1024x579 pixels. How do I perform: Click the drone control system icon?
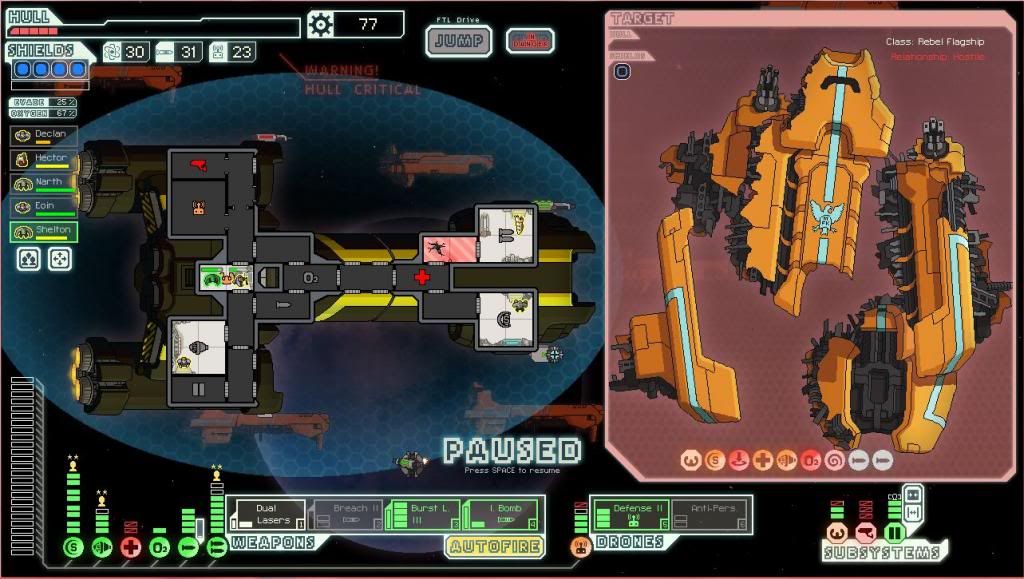pos(579,547)
